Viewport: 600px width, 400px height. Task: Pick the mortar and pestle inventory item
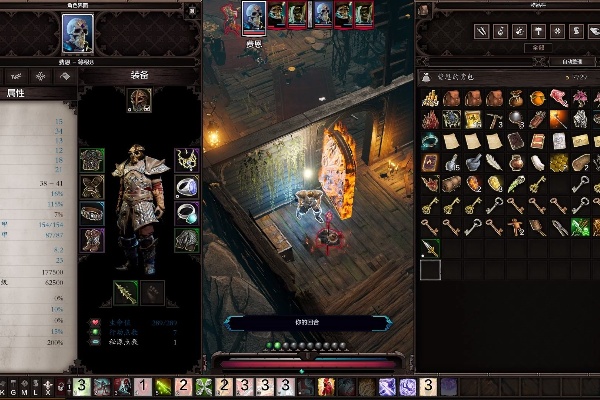[x=473, y=163]
